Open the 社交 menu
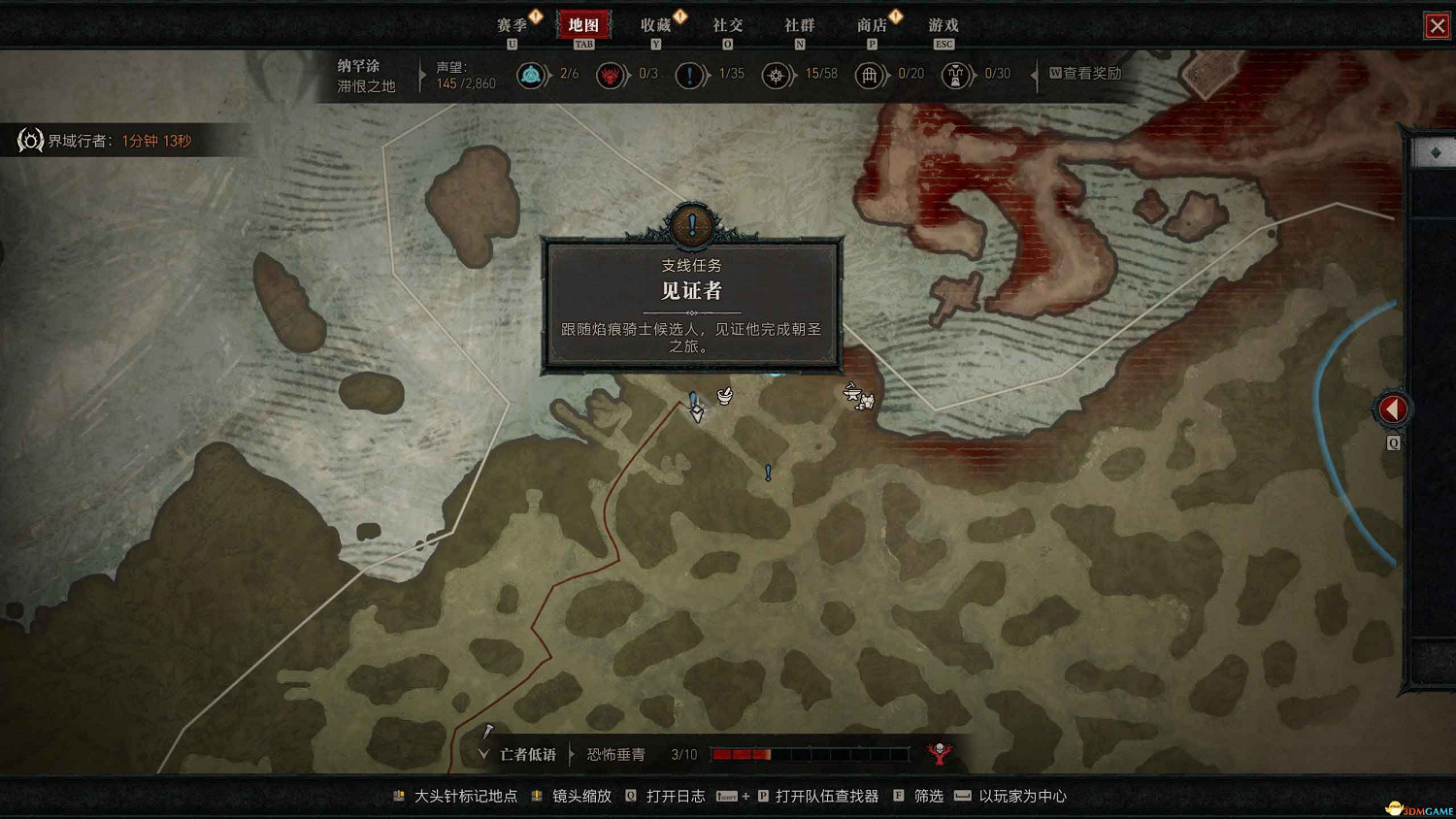The width and height of the screenshot is (1456, 819). tap(727, 25)
